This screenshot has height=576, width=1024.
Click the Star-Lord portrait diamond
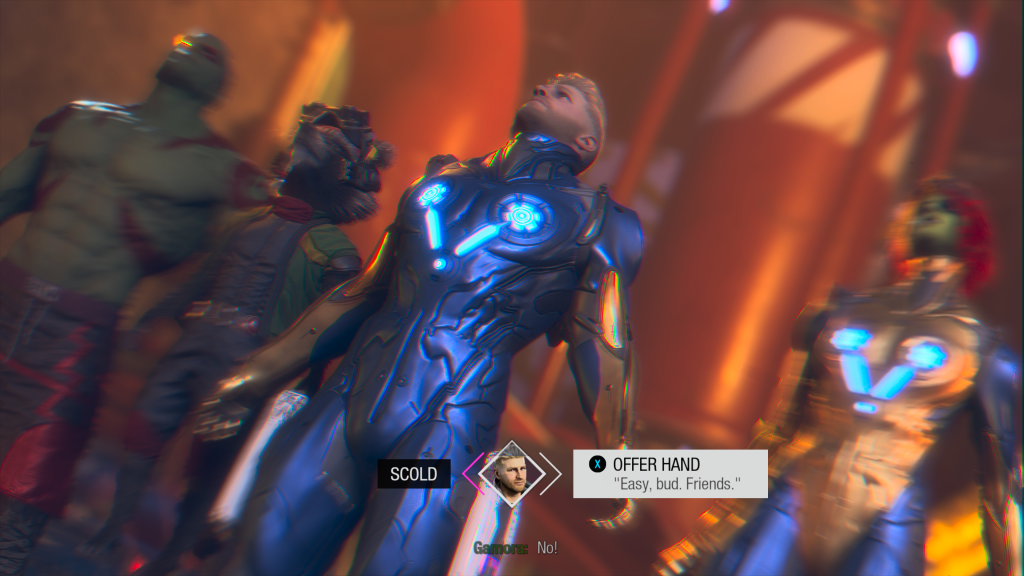(512, 473)
